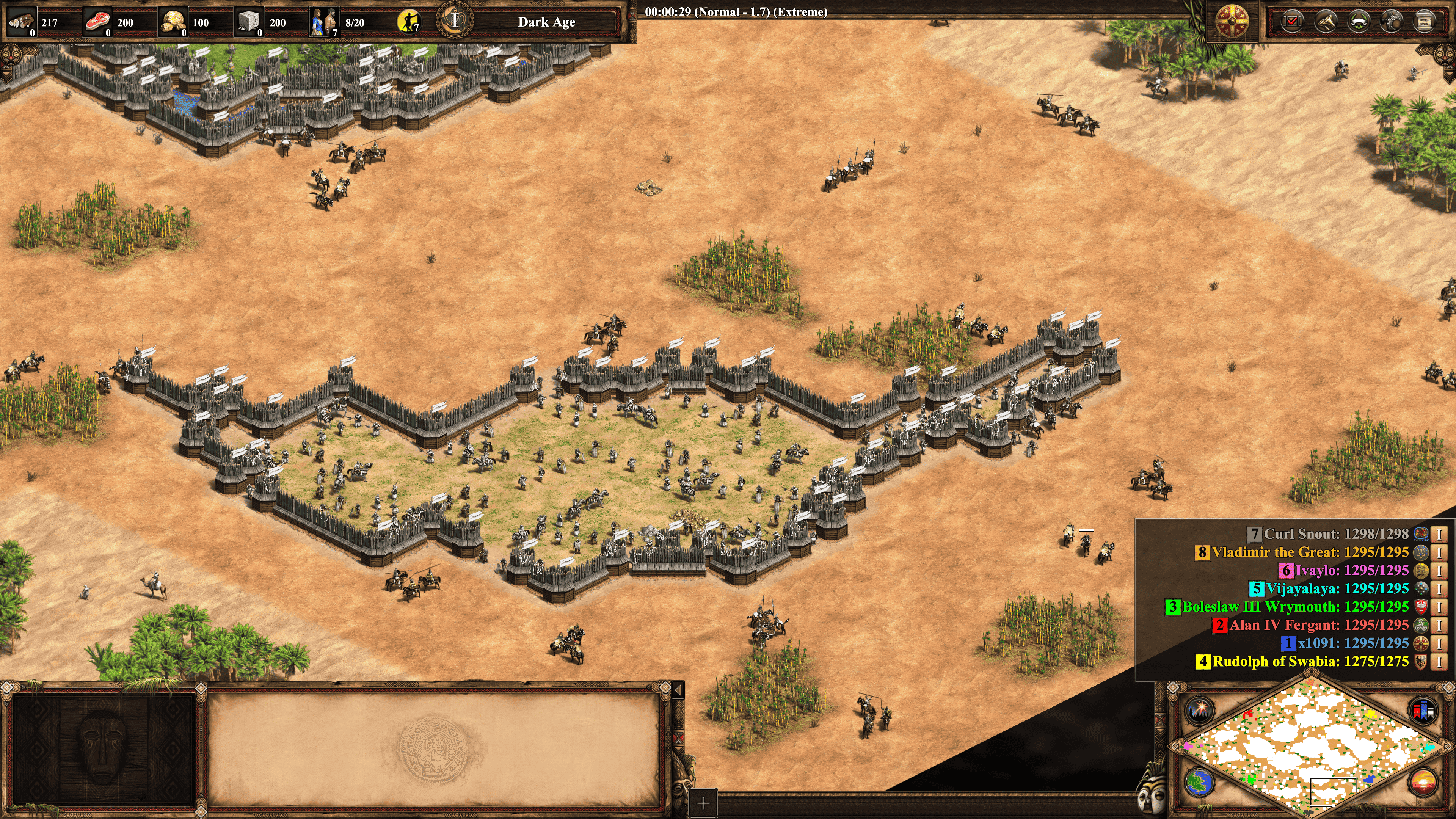Click the gold nuggets resource icon
This screenshot has height=819, width=1456.
[173, 22]
